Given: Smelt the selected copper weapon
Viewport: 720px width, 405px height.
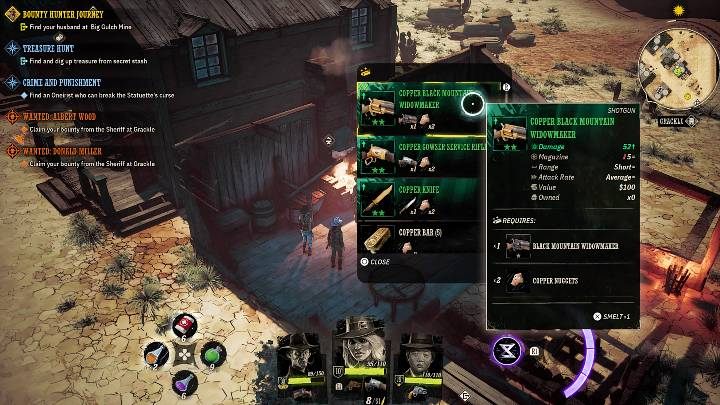Looking at the screenshot, I should (x=608, y=315).
